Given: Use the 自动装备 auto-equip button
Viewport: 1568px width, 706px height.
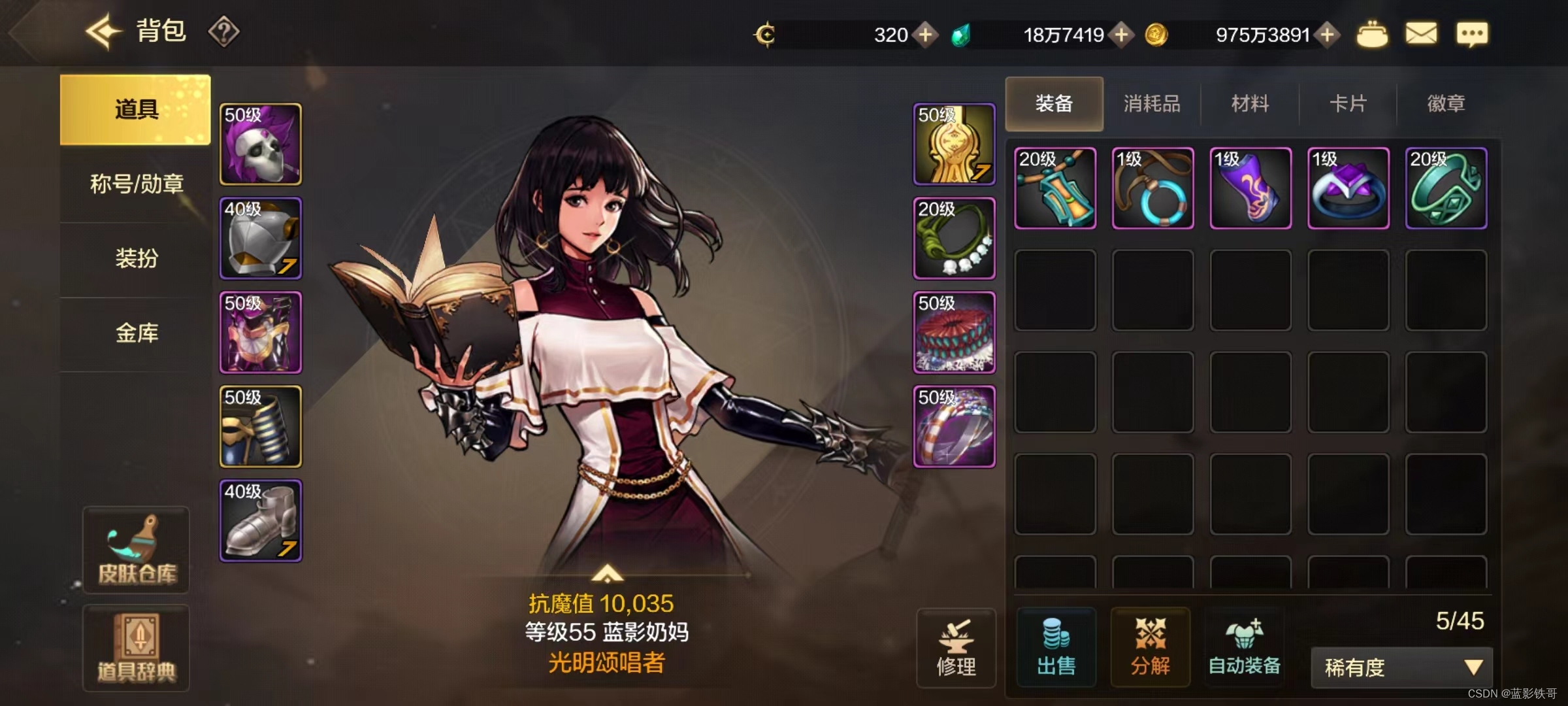Looking at the screenshot, I should pyautogui.click(x=1245, y=647).
